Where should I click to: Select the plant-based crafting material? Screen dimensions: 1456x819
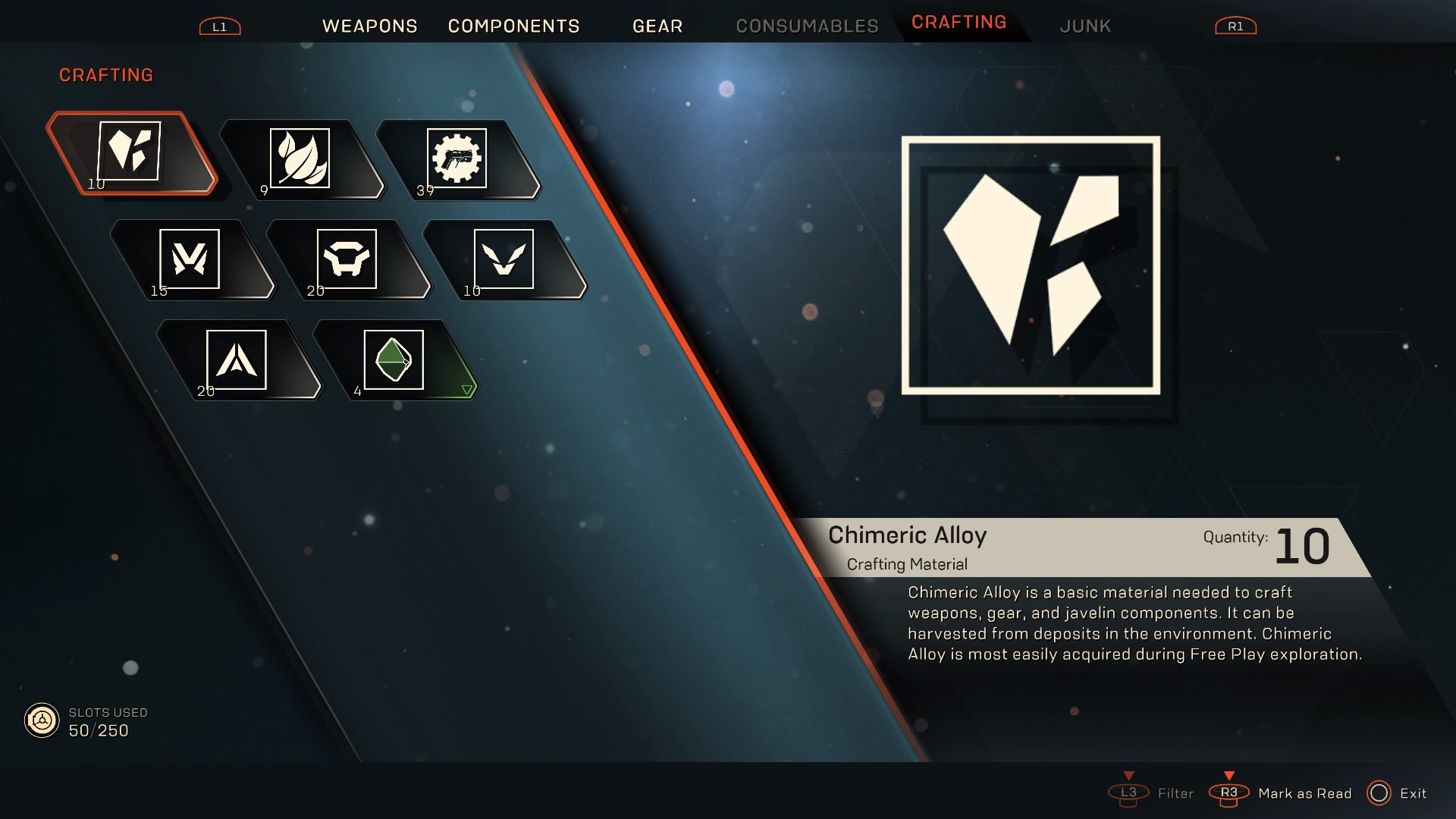coord(300,158)
